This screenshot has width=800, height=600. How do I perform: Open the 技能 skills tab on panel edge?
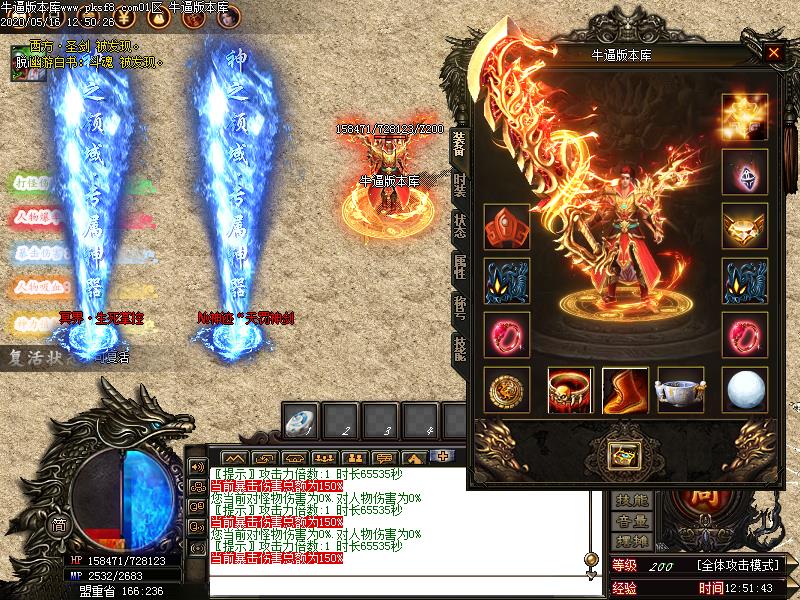point(459,345)
